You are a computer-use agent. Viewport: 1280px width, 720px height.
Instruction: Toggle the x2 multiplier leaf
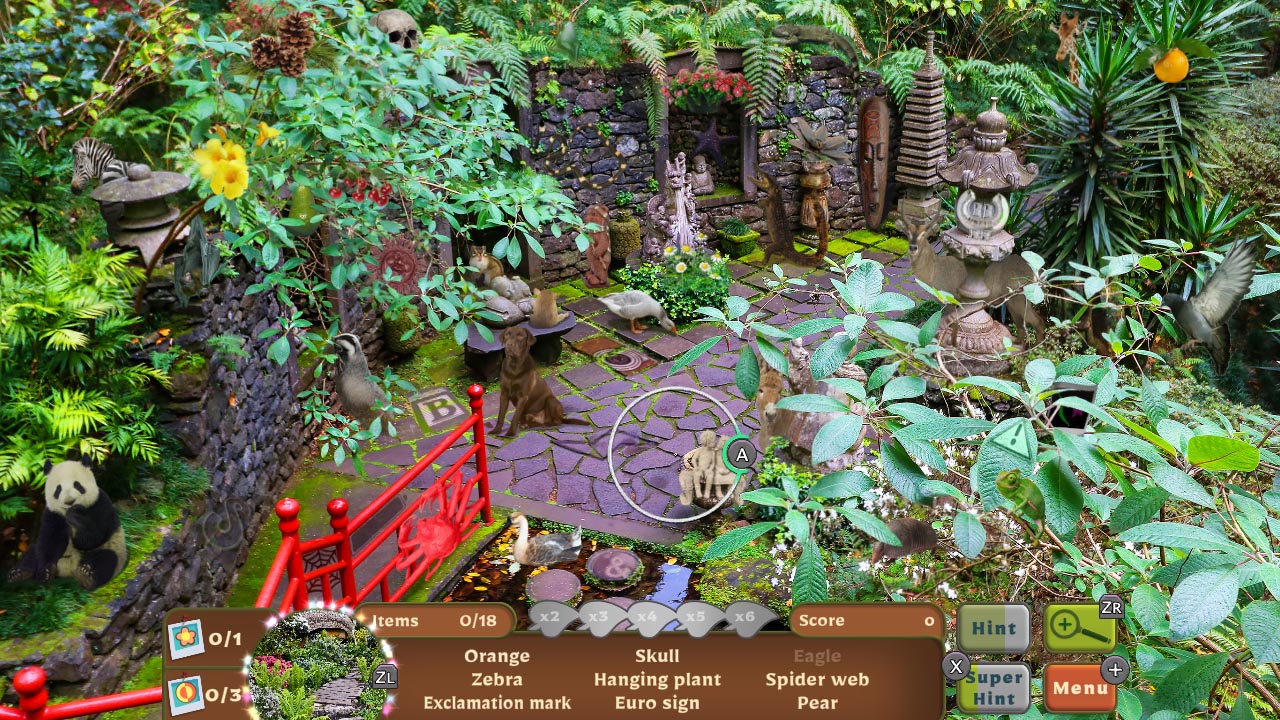point(550,617)
